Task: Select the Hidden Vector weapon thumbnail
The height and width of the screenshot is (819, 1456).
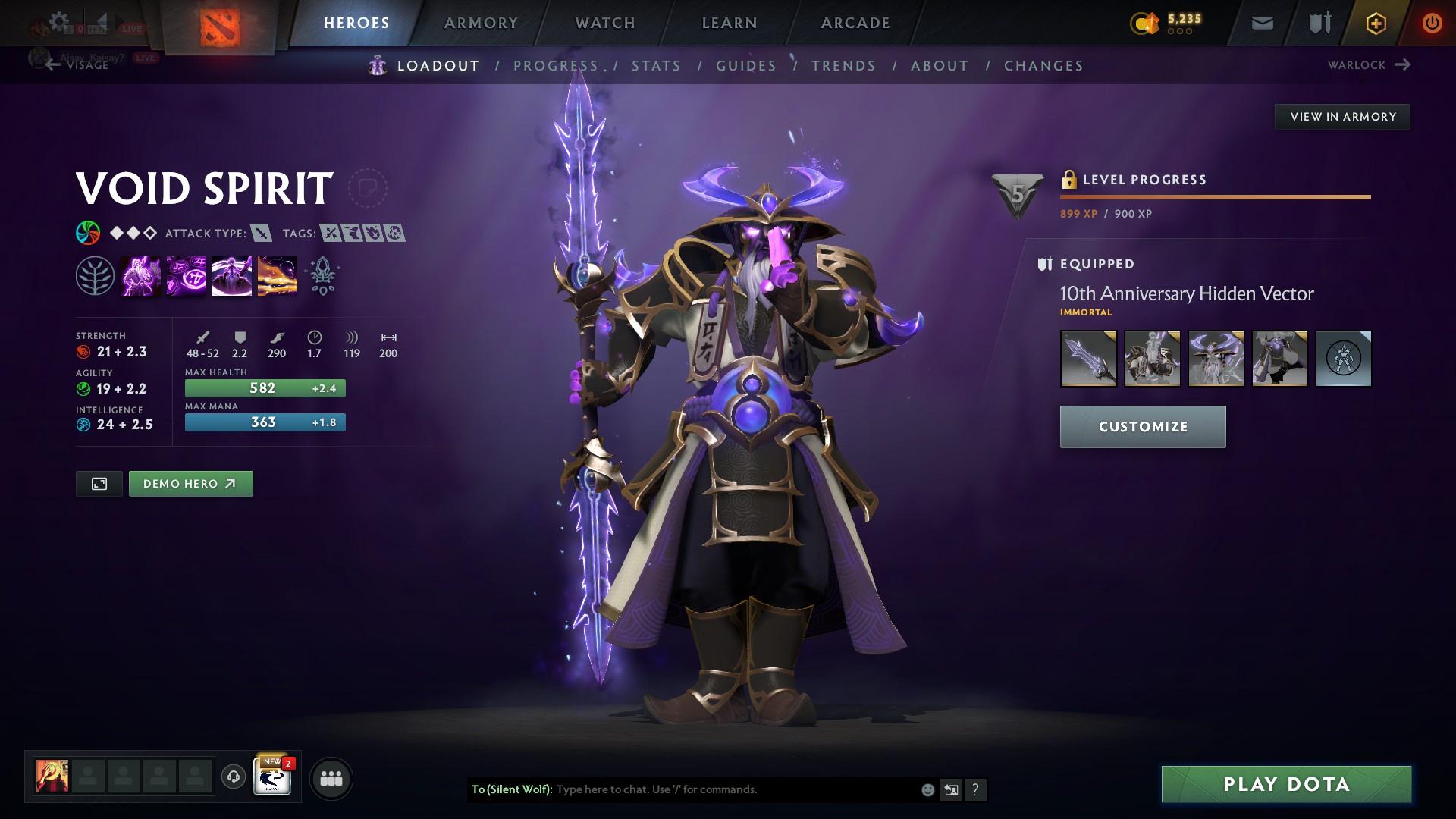Action: 1088,359
